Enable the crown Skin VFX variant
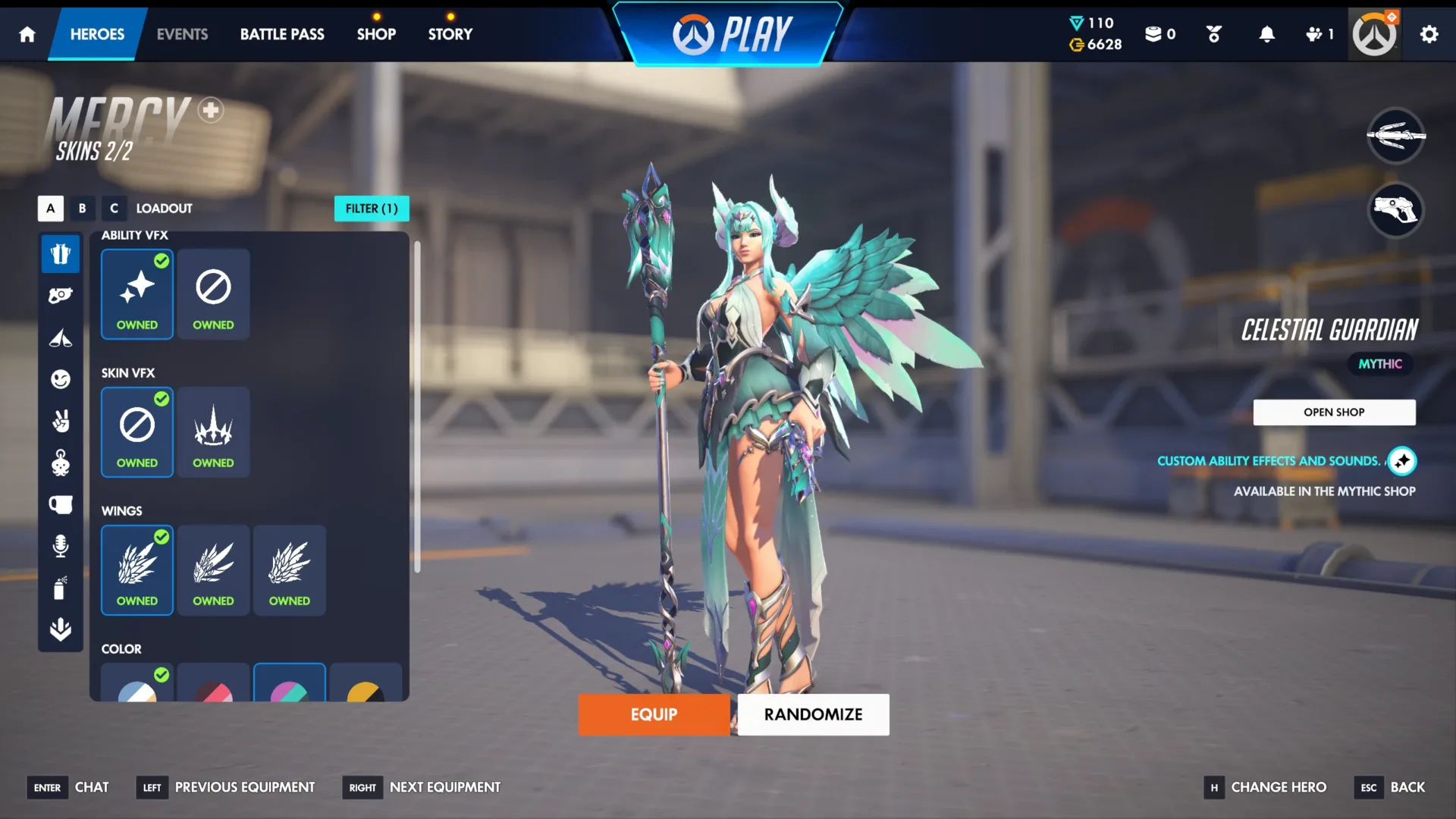The height and width of the screenshot is (819, 1456). click(213, 432)
